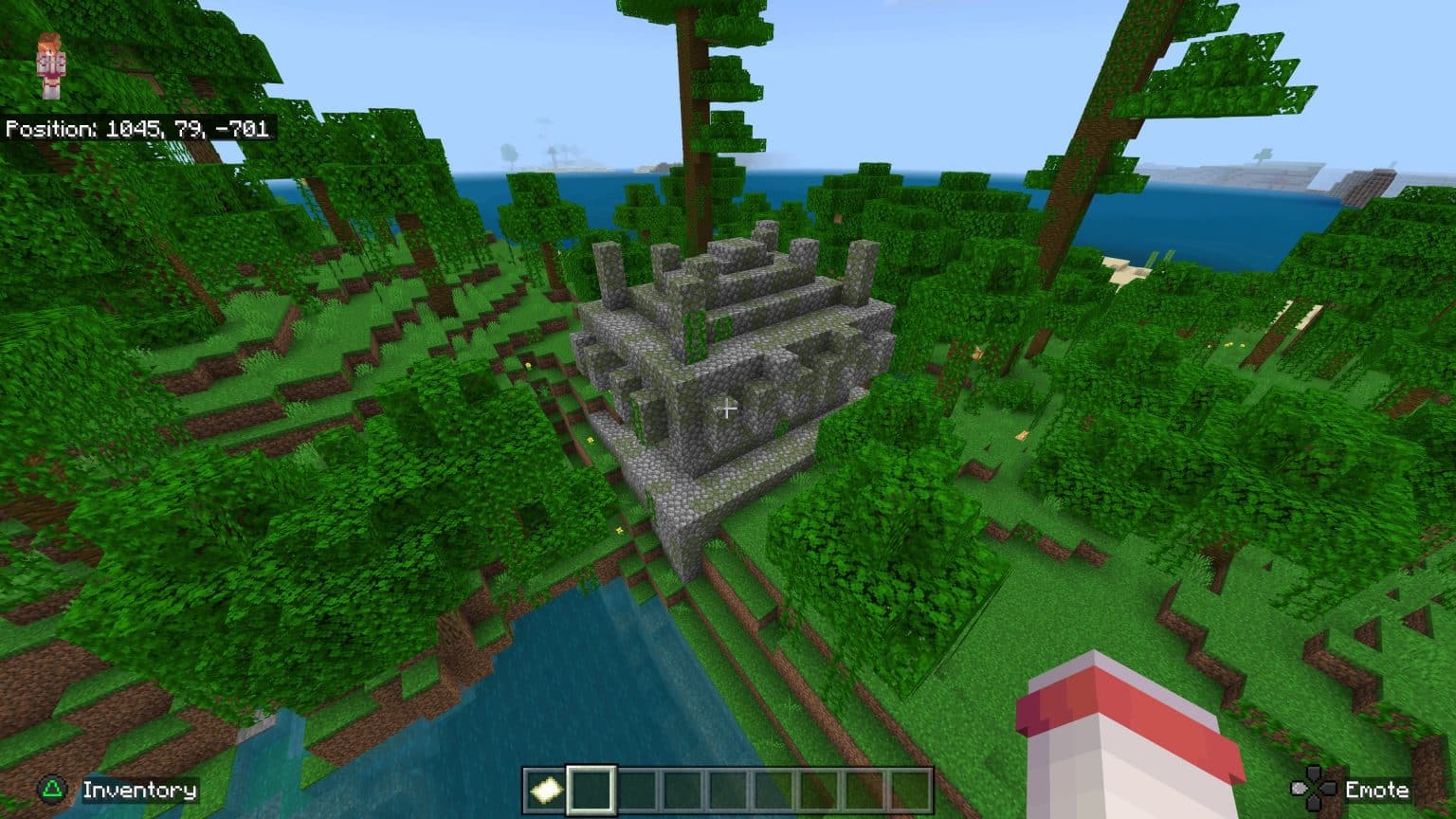The image size is (1456, 819).
Task: Select the currently highlighted second hotbar slot
Action: pyautogui.click(x=590, y=788)
